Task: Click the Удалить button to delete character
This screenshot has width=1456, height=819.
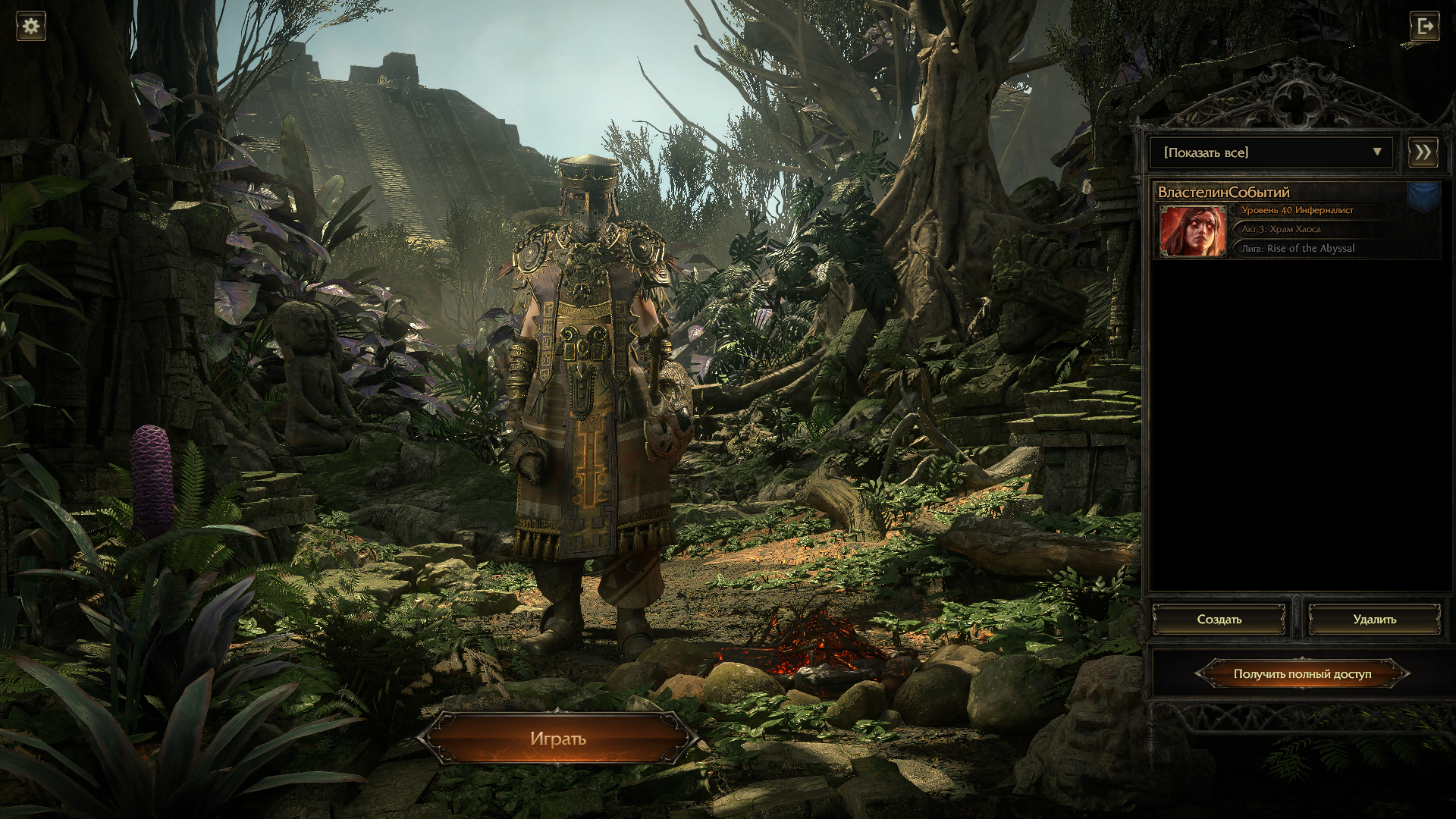Action: coord(1374,620)
